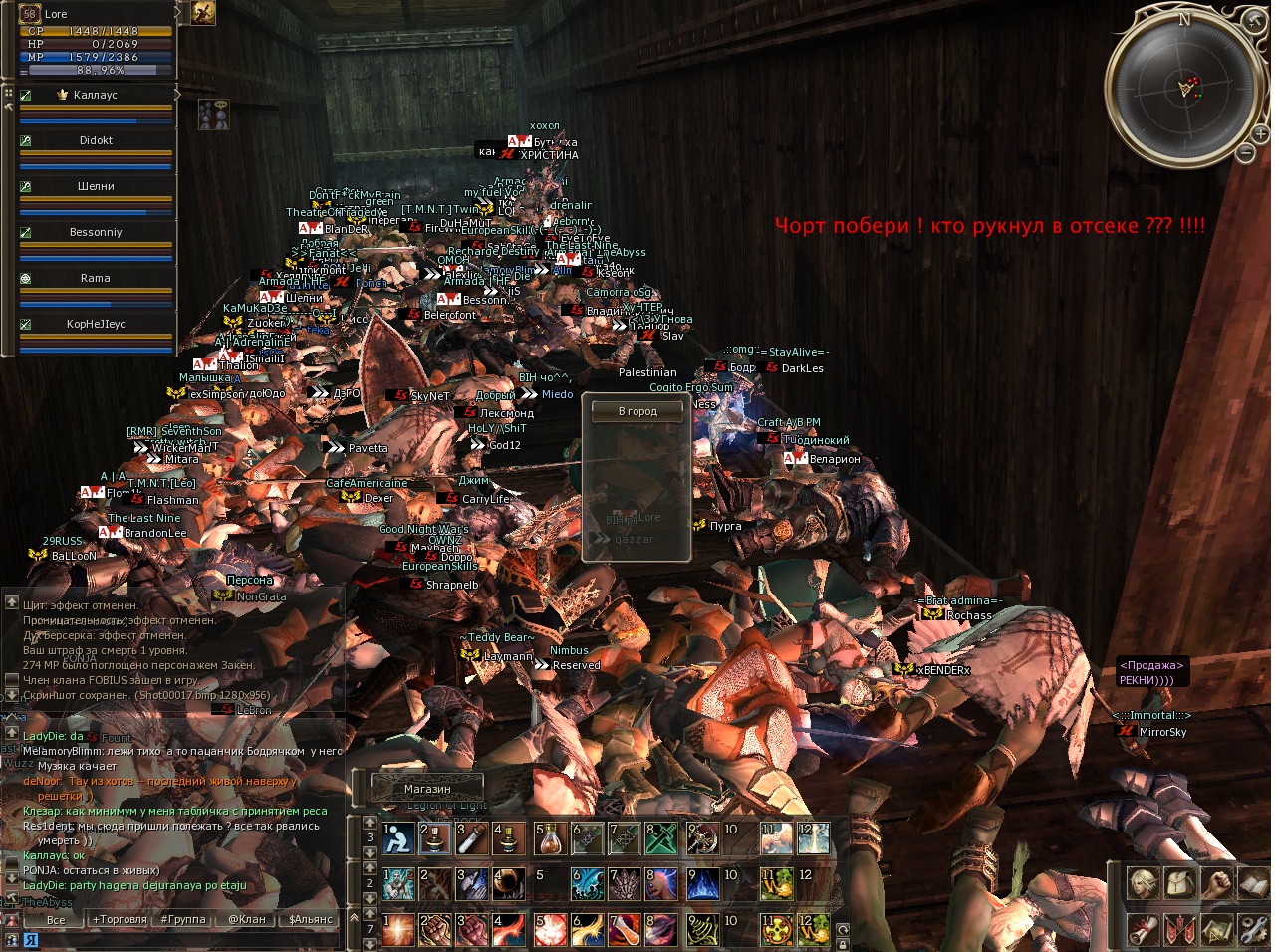
Task: Open the character status elf portrait icon
Action: (x=1143, y=883)
